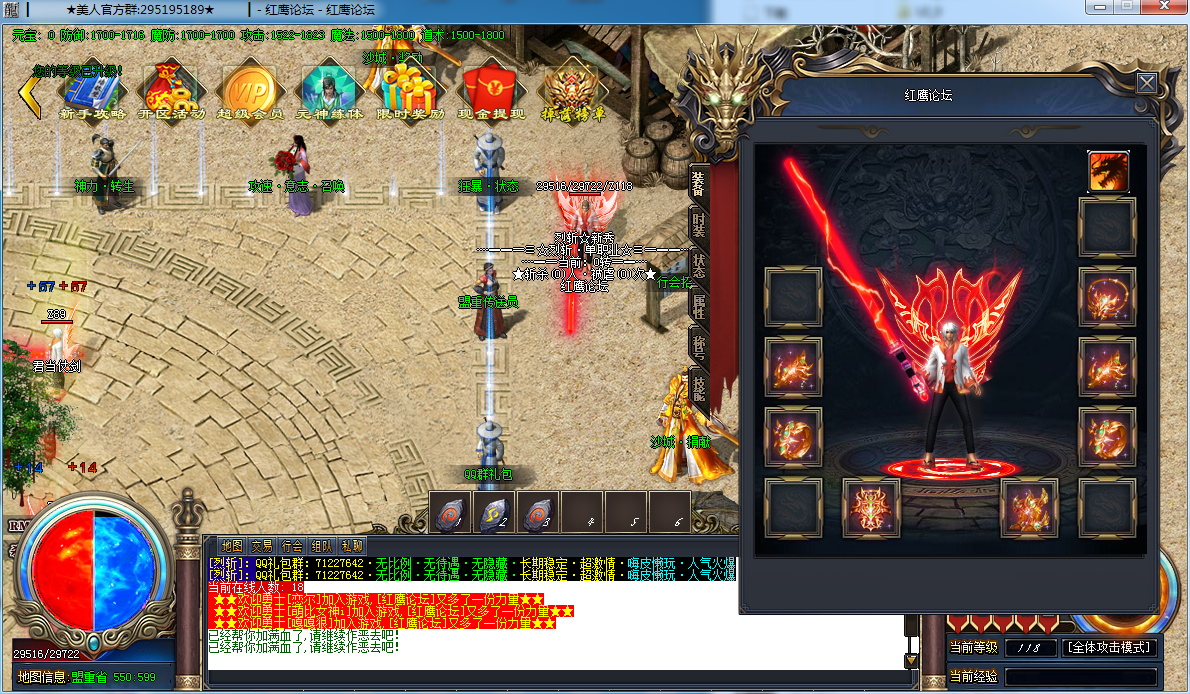Toggle the 全体攻击模式 attack mode button

click(x=1110, y=647)
